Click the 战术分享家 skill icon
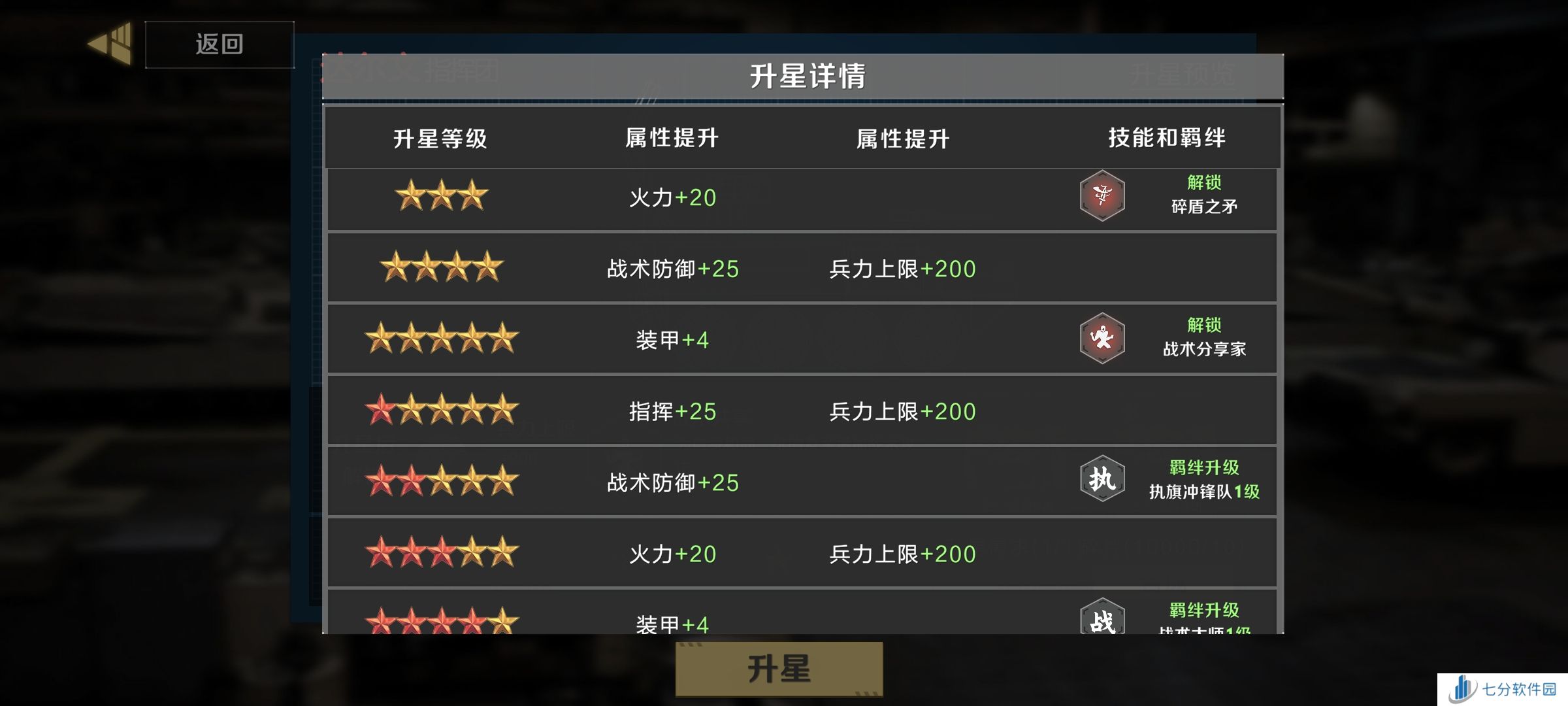This screenshot has width=1568, height=706. point(1103,337)
